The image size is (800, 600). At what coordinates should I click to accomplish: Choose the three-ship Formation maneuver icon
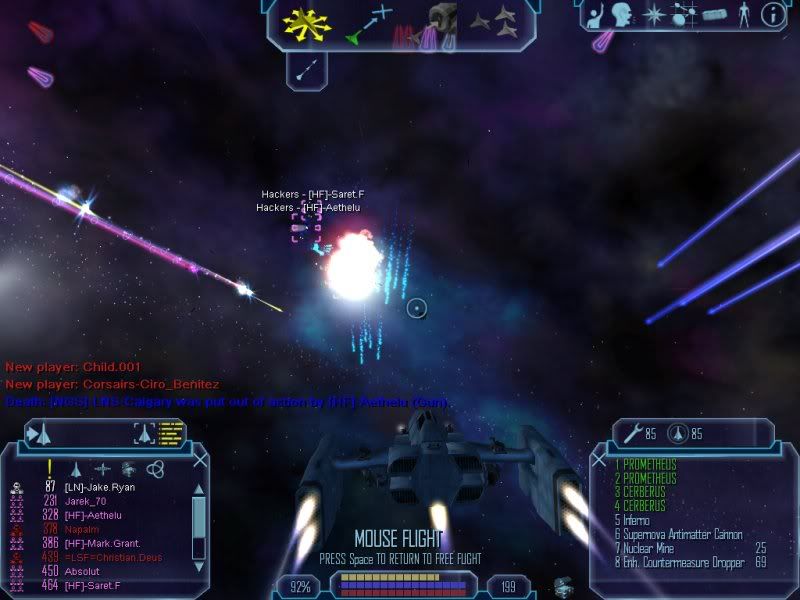494,24
